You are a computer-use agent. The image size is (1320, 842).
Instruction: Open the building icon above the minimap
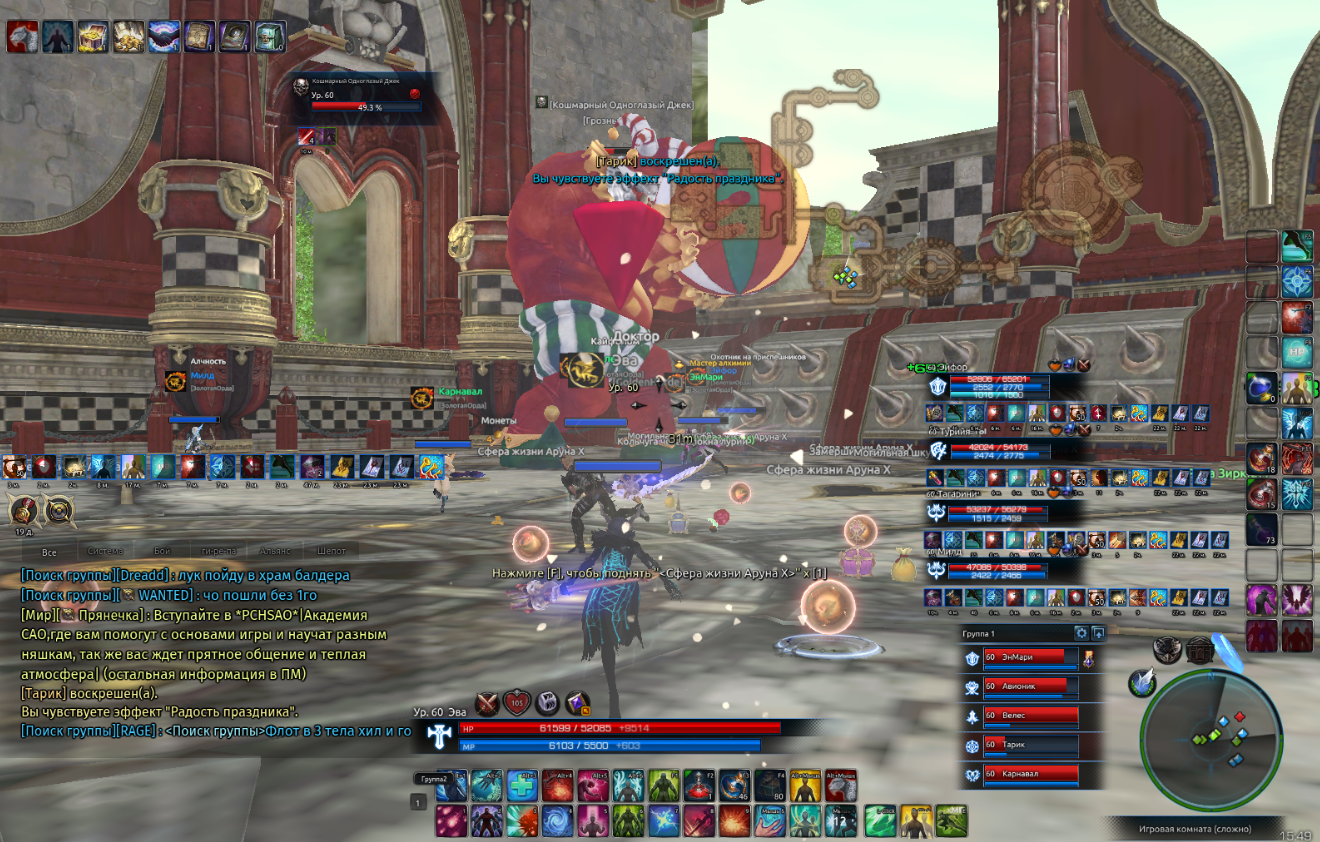[1200, 651]
